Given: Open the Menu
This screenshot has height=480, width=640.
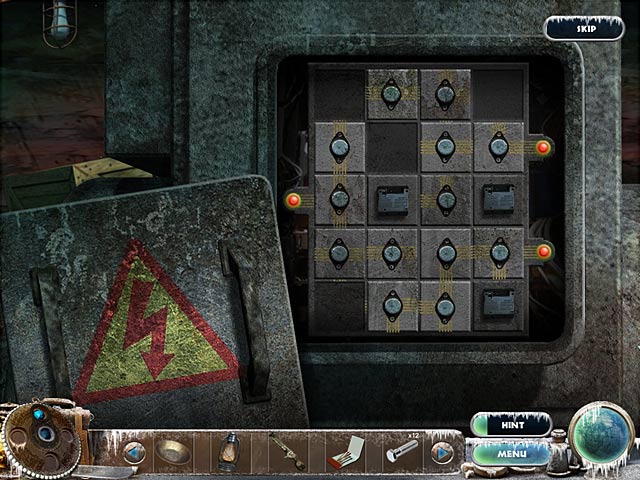Looking at the screenshot, I should [511, 452].
